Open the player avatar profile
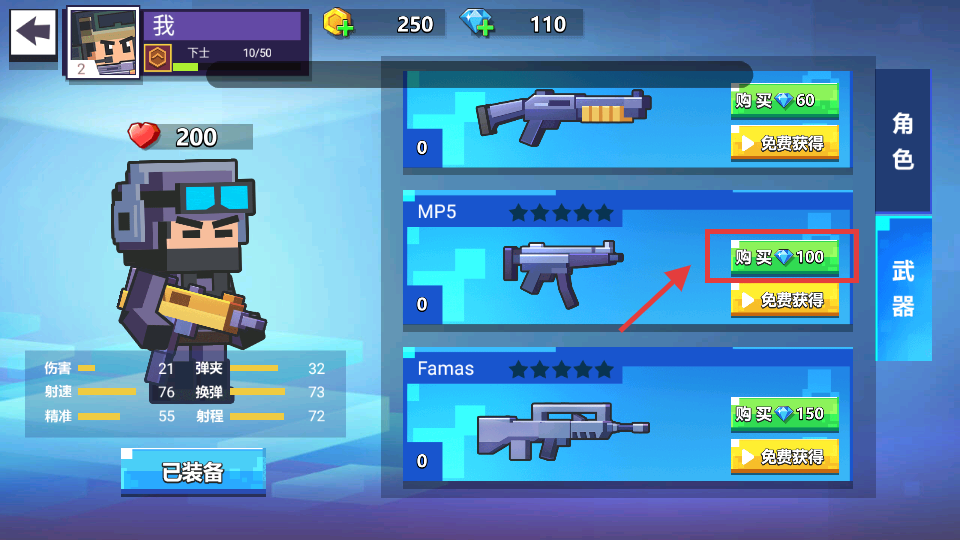Image resolution: width=960 pixels, height=540 pixels. click(103, 42)
